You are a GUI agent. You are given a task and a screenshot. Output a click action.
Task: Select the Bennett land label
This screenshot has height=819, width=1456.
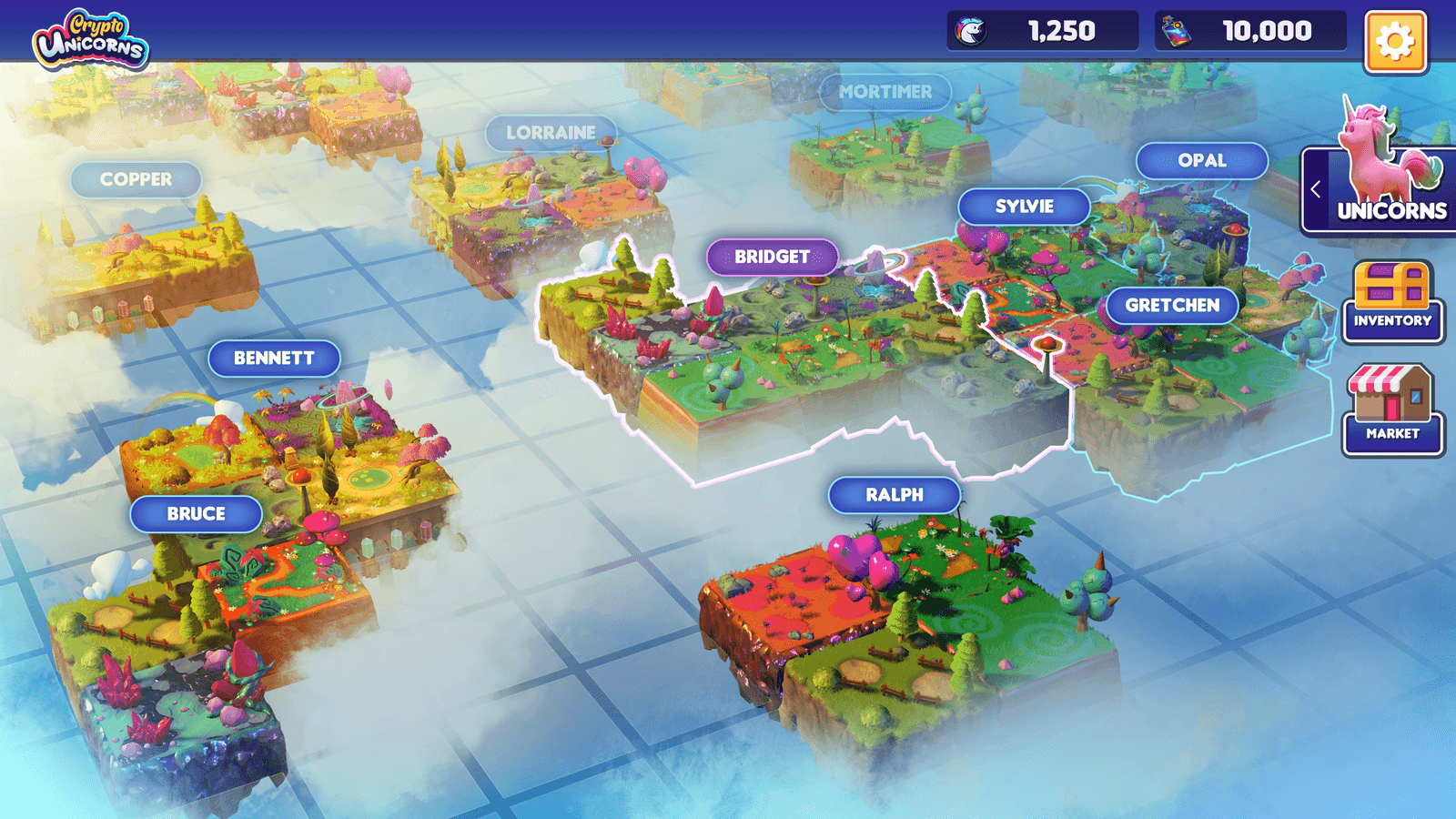coord(274,359)
